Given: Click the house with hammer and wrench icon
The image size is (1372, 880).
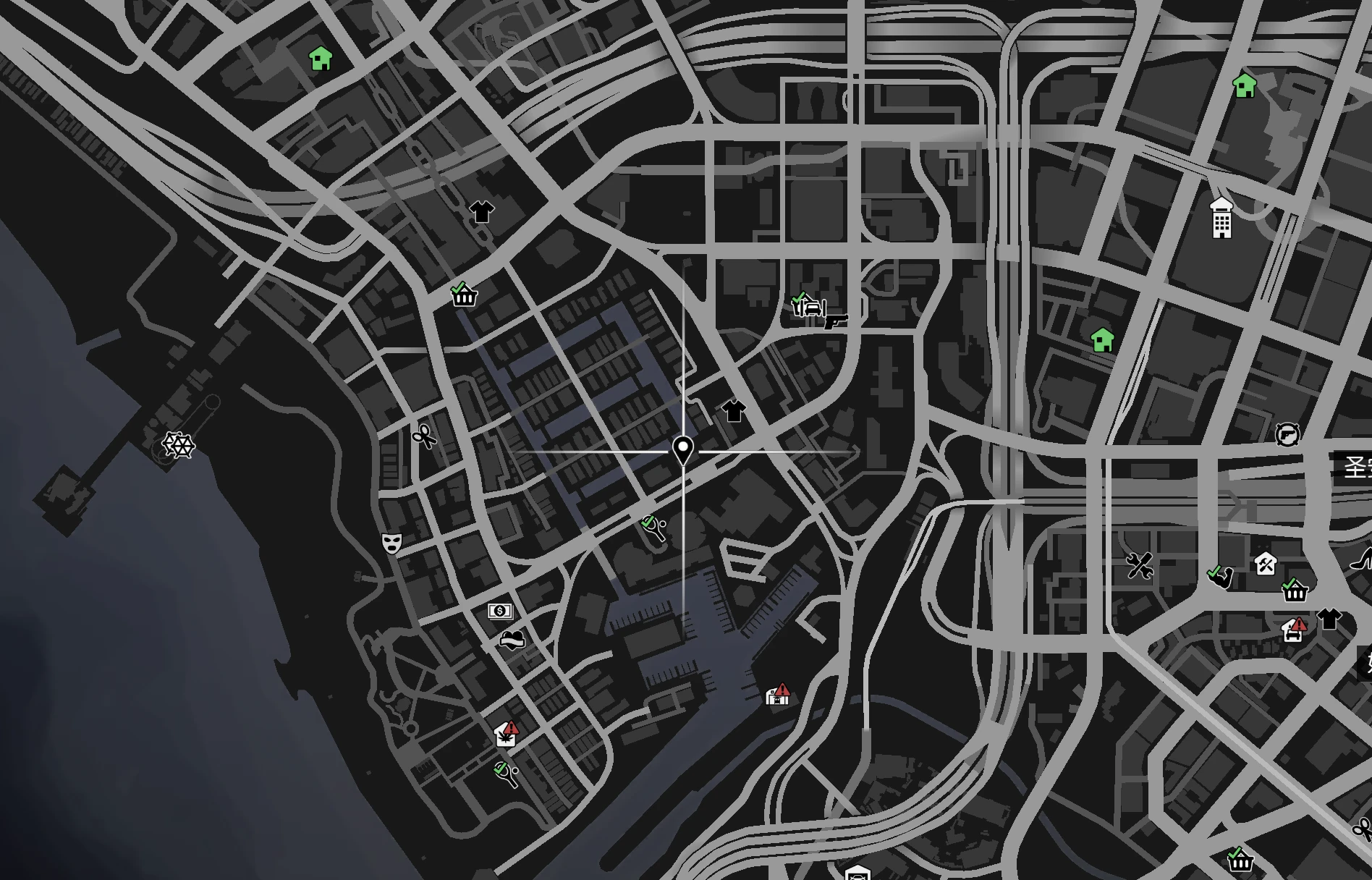Looking at the screenshot, I should tap(1266, 563).
